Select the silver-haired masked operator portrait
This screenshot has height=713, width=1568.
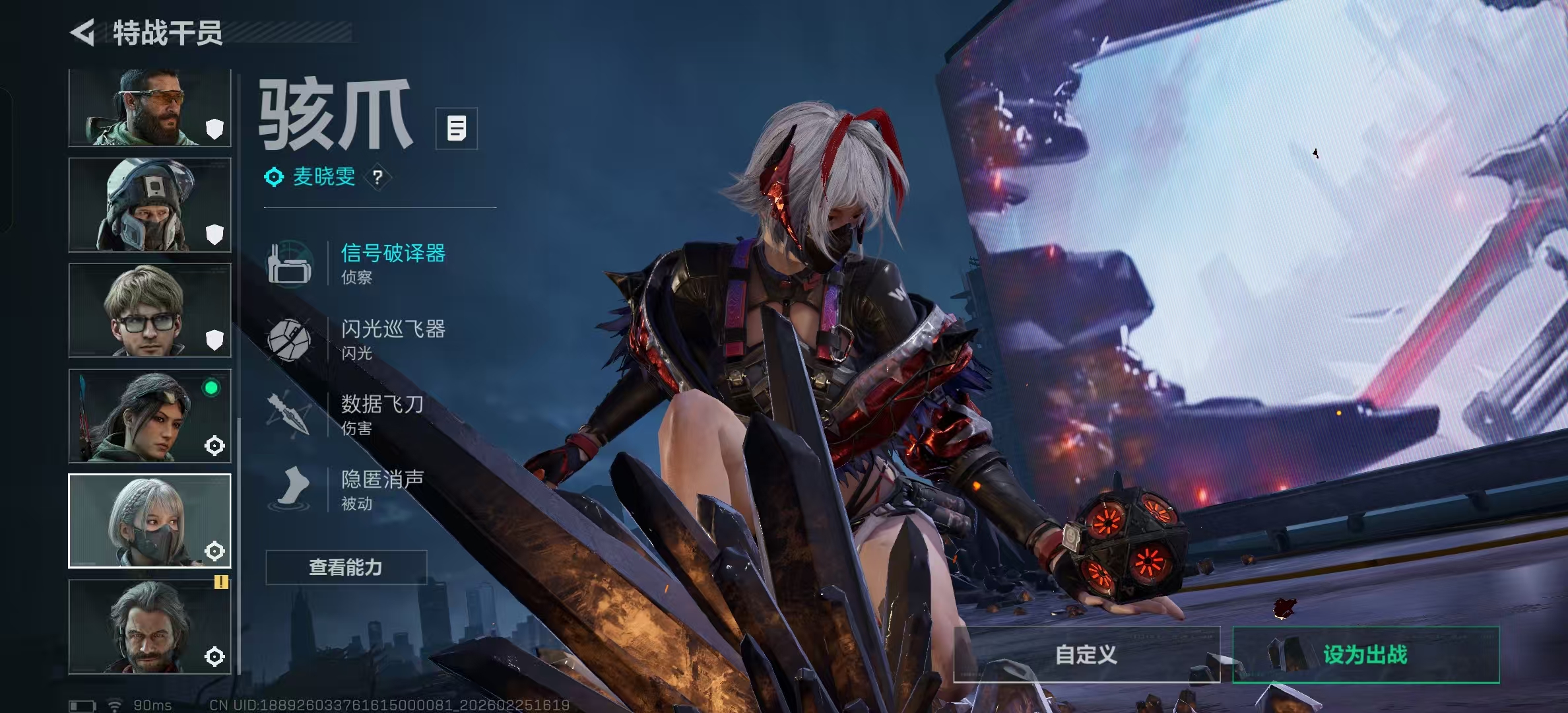[x=150, y=521]
